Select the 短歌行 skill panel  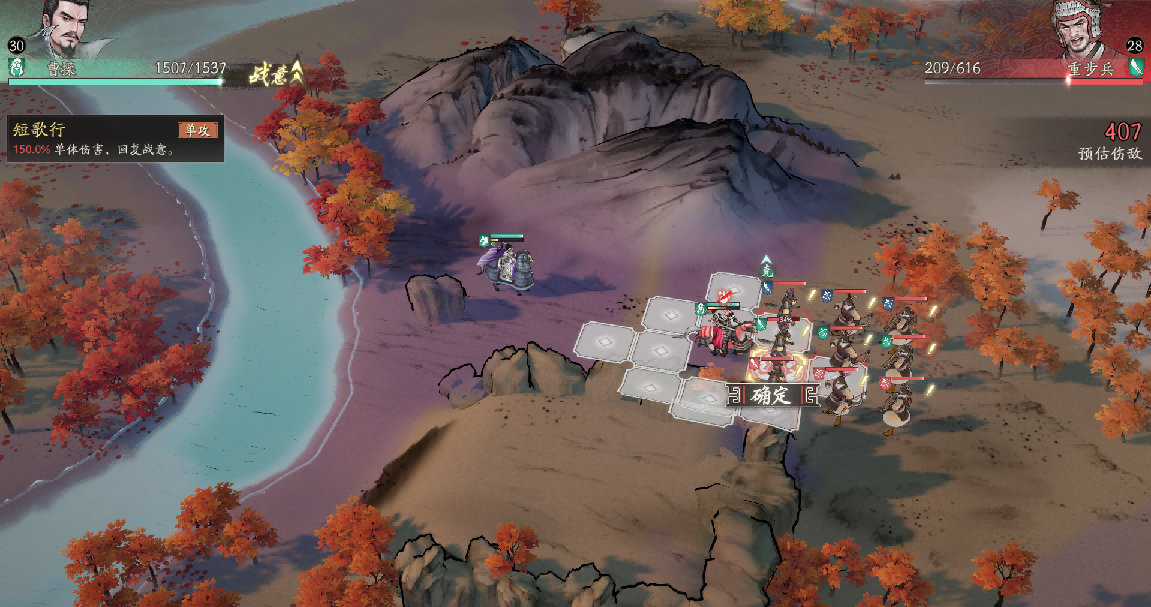point(114,139)
